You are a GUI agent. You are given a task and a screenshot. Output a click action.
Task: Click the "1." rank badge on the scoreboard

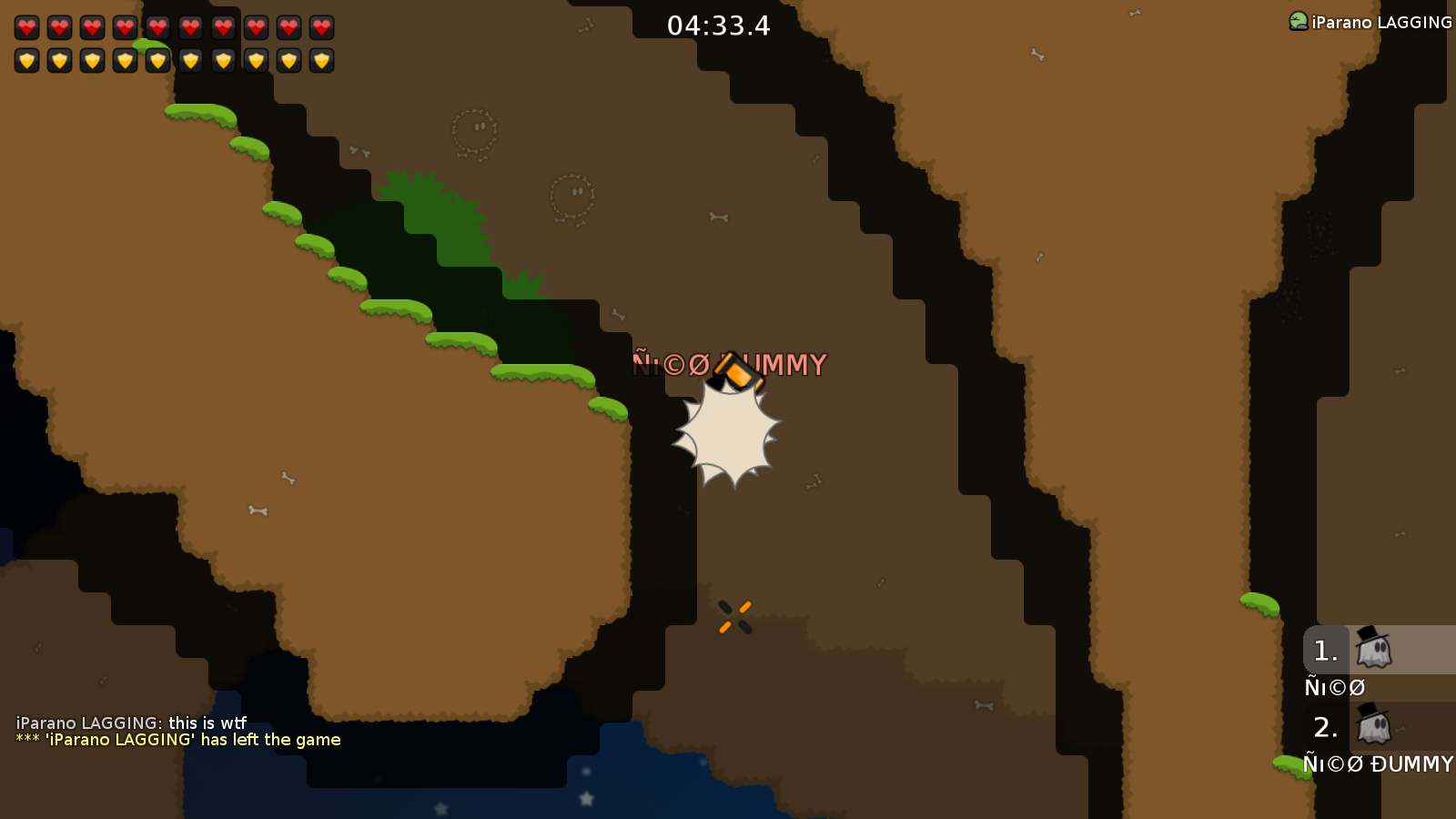[1324, 649]
